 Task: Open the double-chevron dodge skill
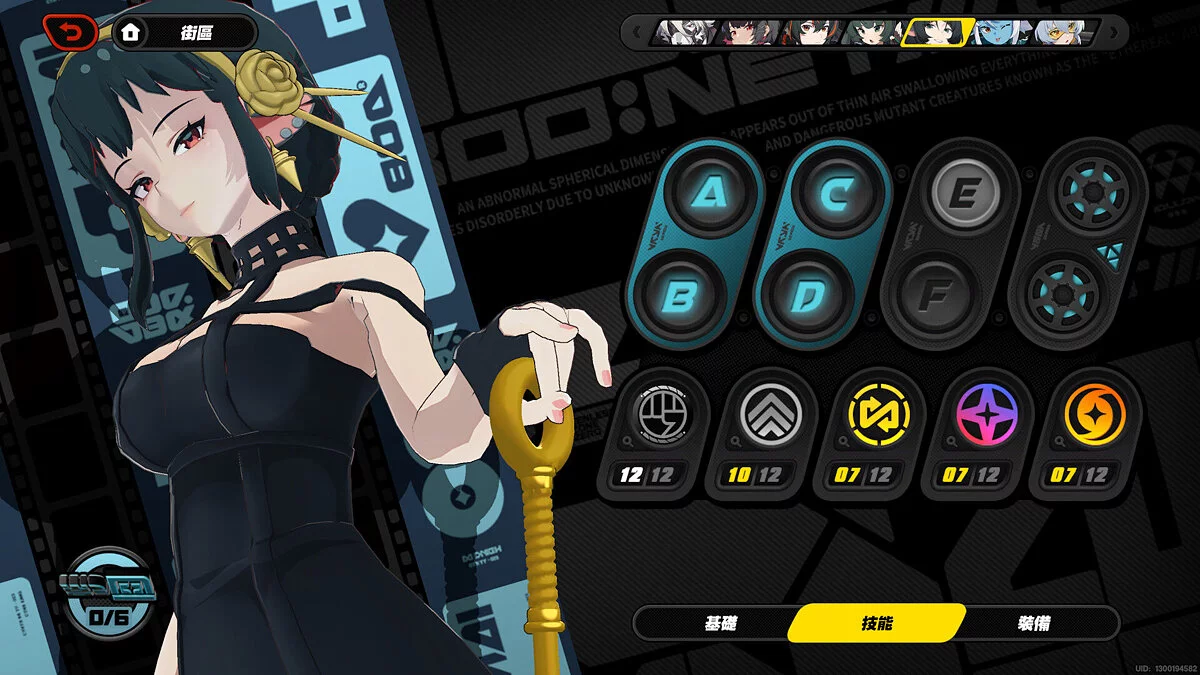762,411
